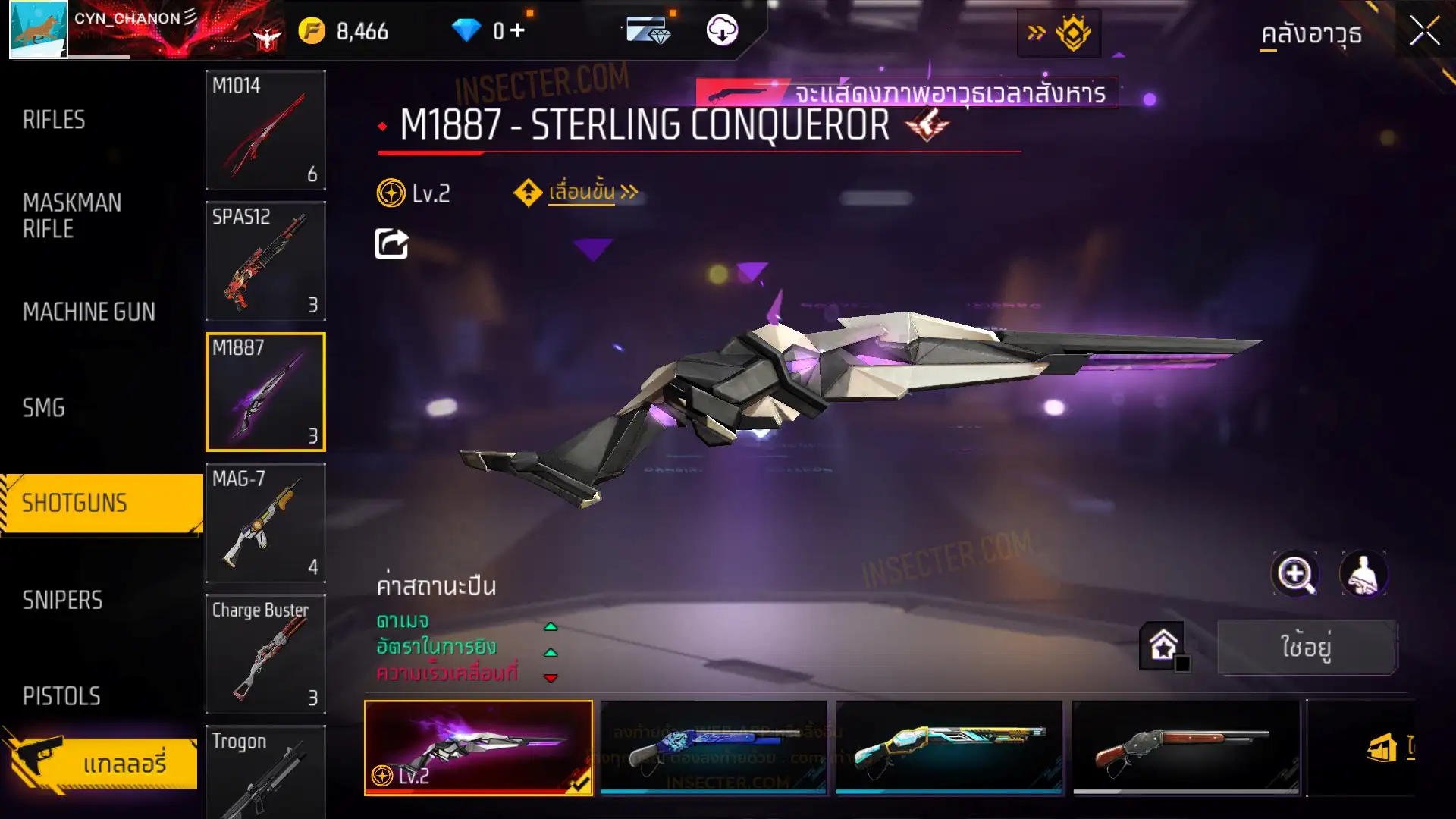This screenshot has width=1456, height=819.
Task: Click the share icon below weapon level
Action: (391, 244)
